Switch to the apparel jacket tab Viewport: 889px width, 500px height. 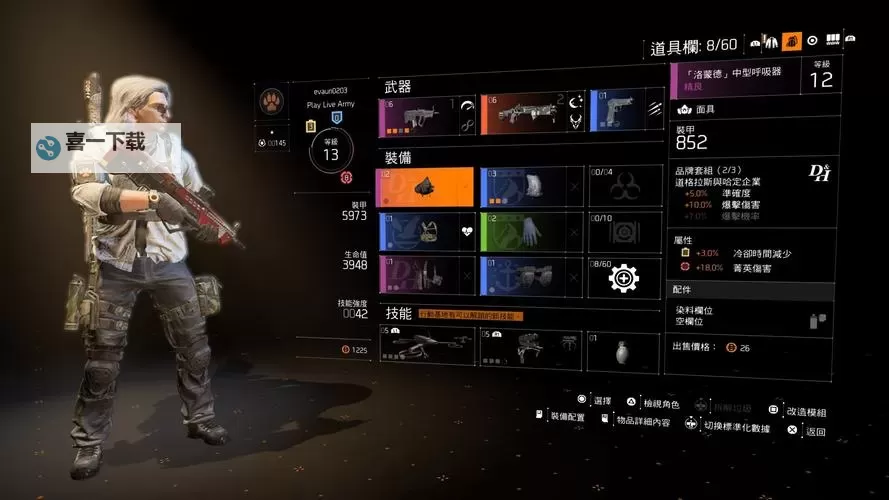click(x=770, y=41)
